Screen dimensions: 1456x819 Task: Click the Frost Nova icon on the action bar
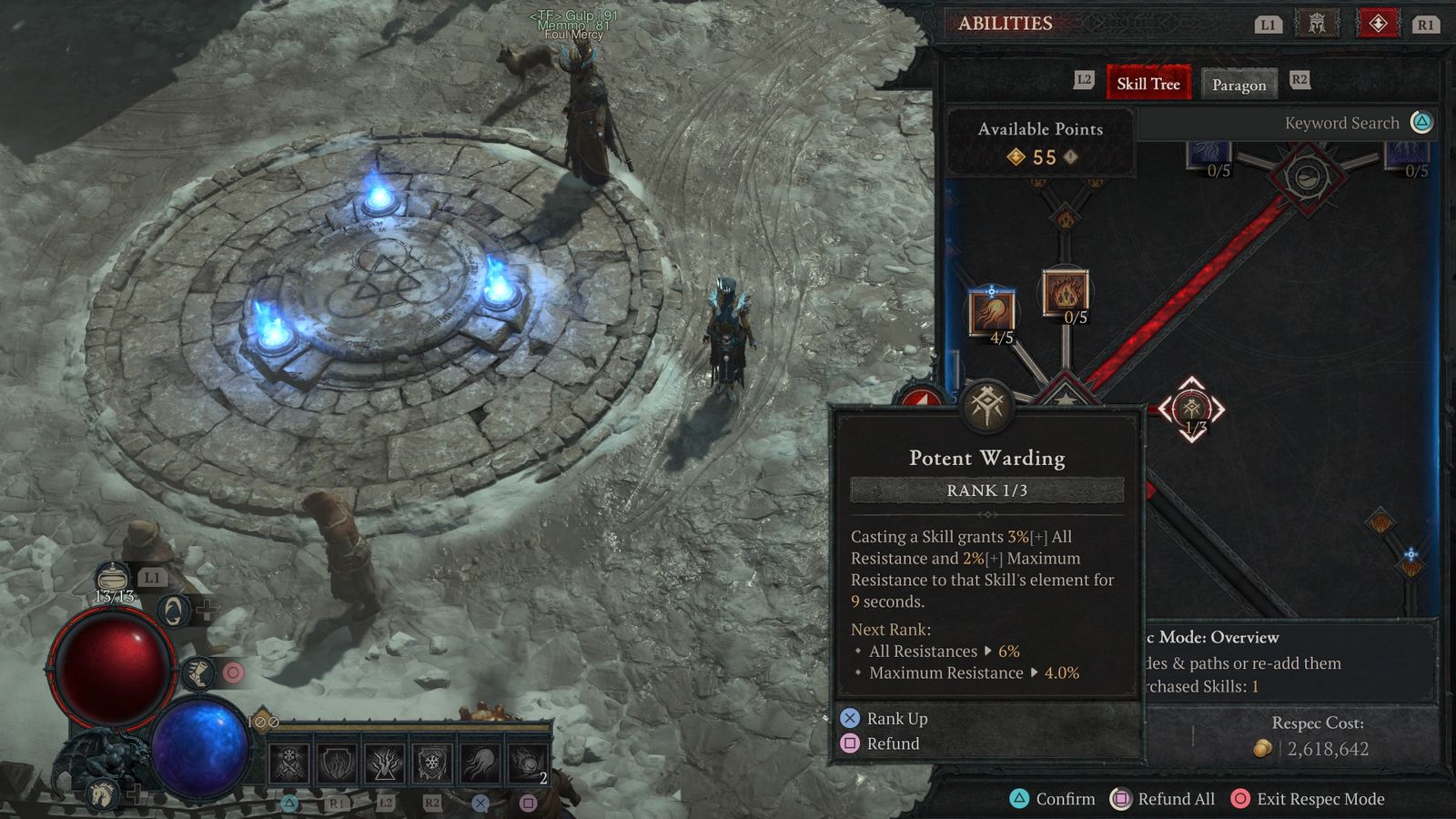(288, 764)
